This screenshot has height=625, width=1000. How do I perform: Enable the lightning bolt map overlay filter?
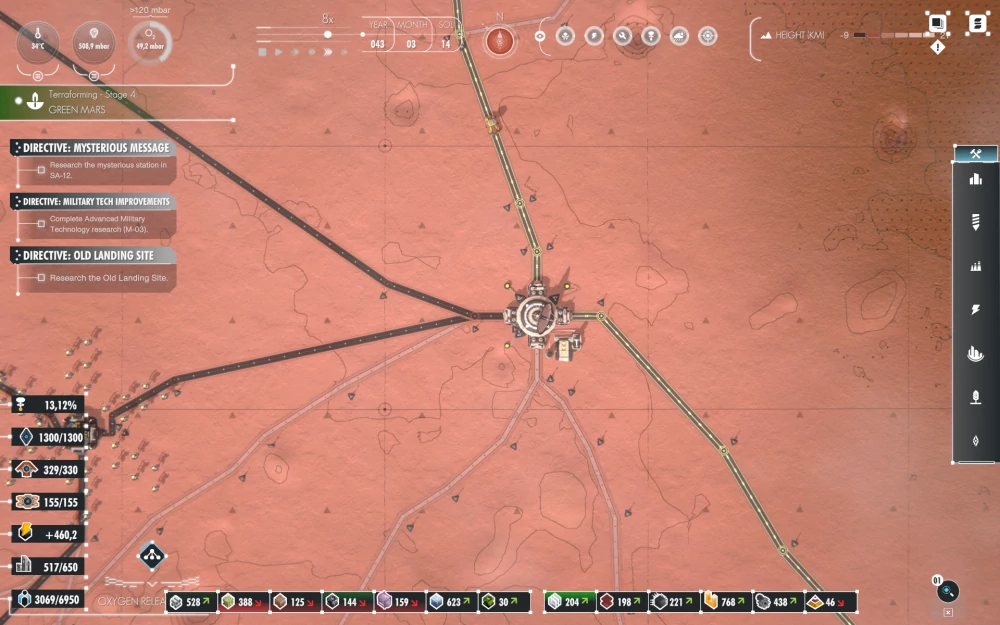click(x=594, y=36)
